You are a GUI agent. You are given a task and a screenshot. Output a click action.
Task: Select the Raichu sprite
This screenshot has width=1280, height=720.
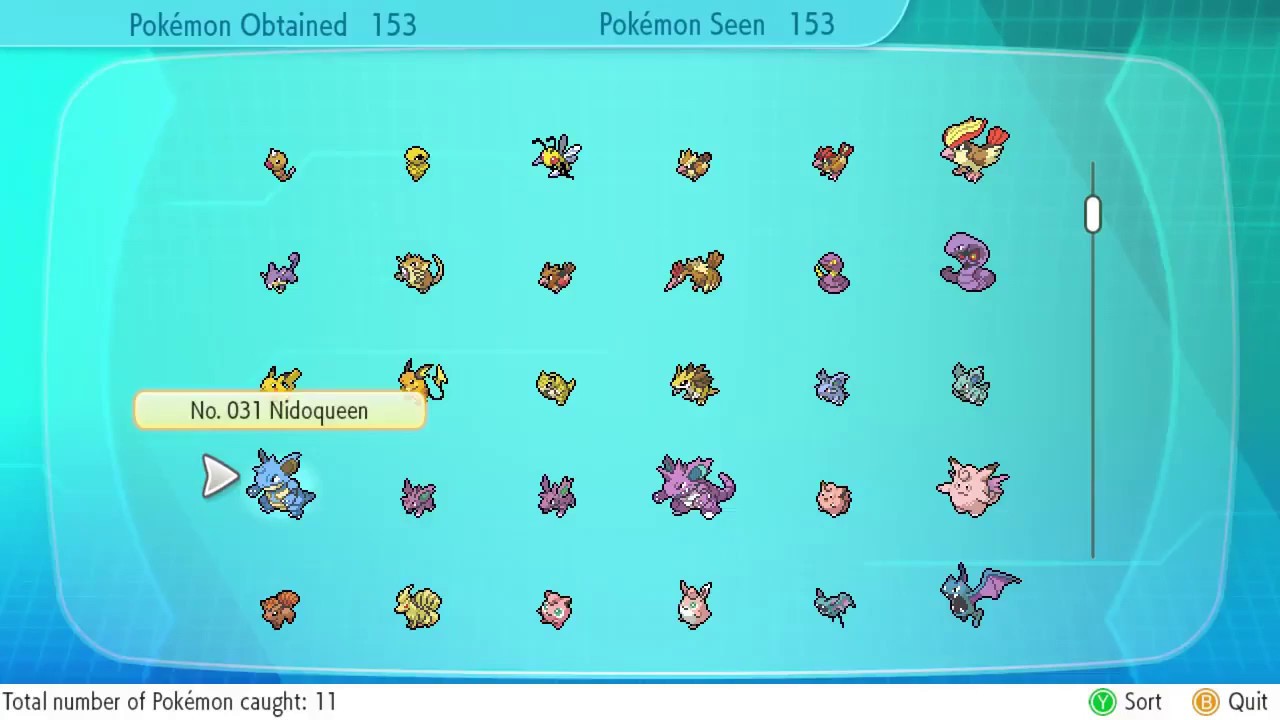(x=420, y=380)
